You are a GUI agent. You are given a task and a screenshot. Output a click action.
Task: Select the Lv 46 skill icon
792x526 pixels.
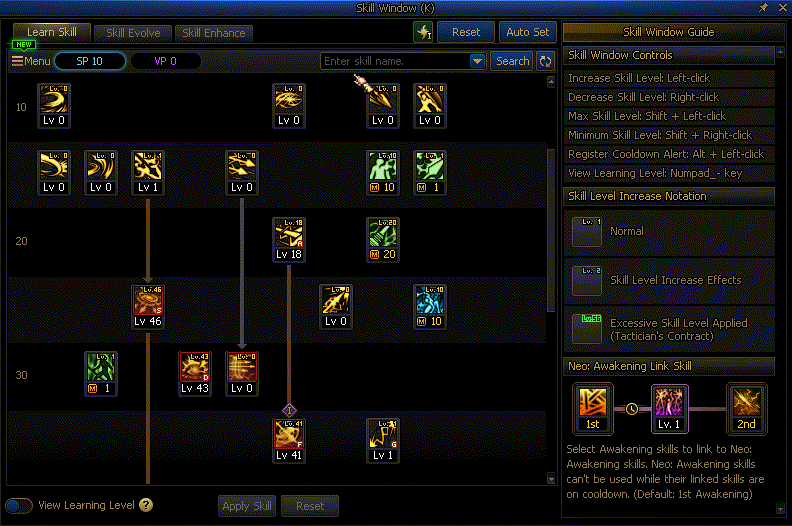click(x=148, y=306)
